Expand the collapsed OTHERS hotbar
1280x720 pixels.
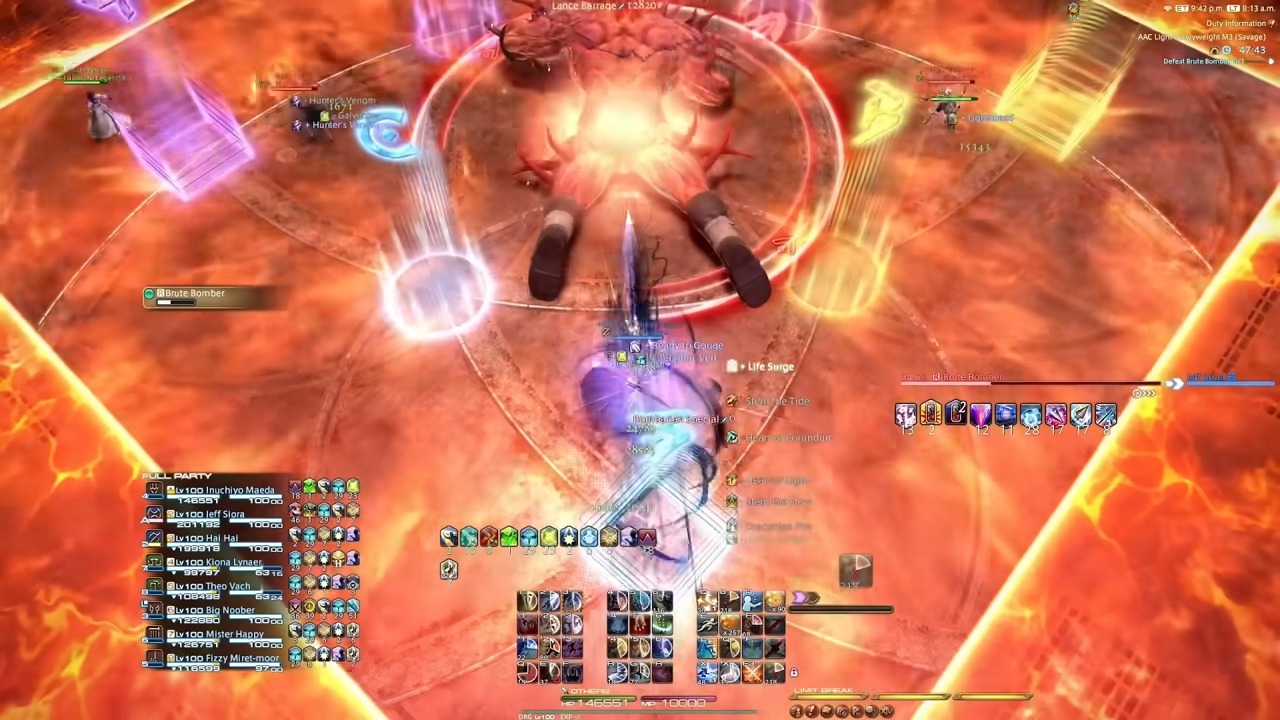coord(564,692)
